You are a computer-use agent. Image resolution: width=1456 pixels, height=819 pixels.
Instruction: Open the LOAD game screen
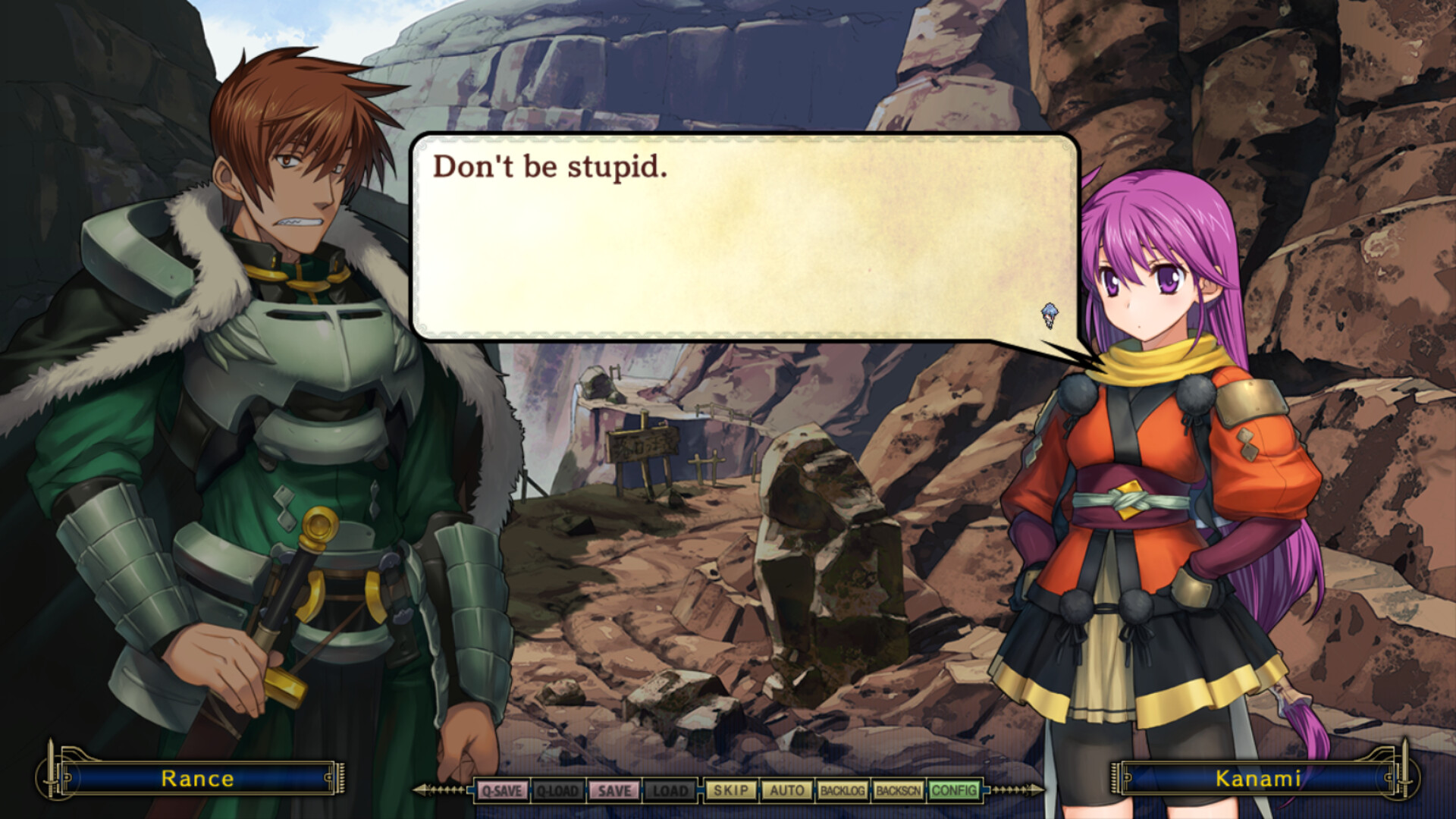point(670,790)
